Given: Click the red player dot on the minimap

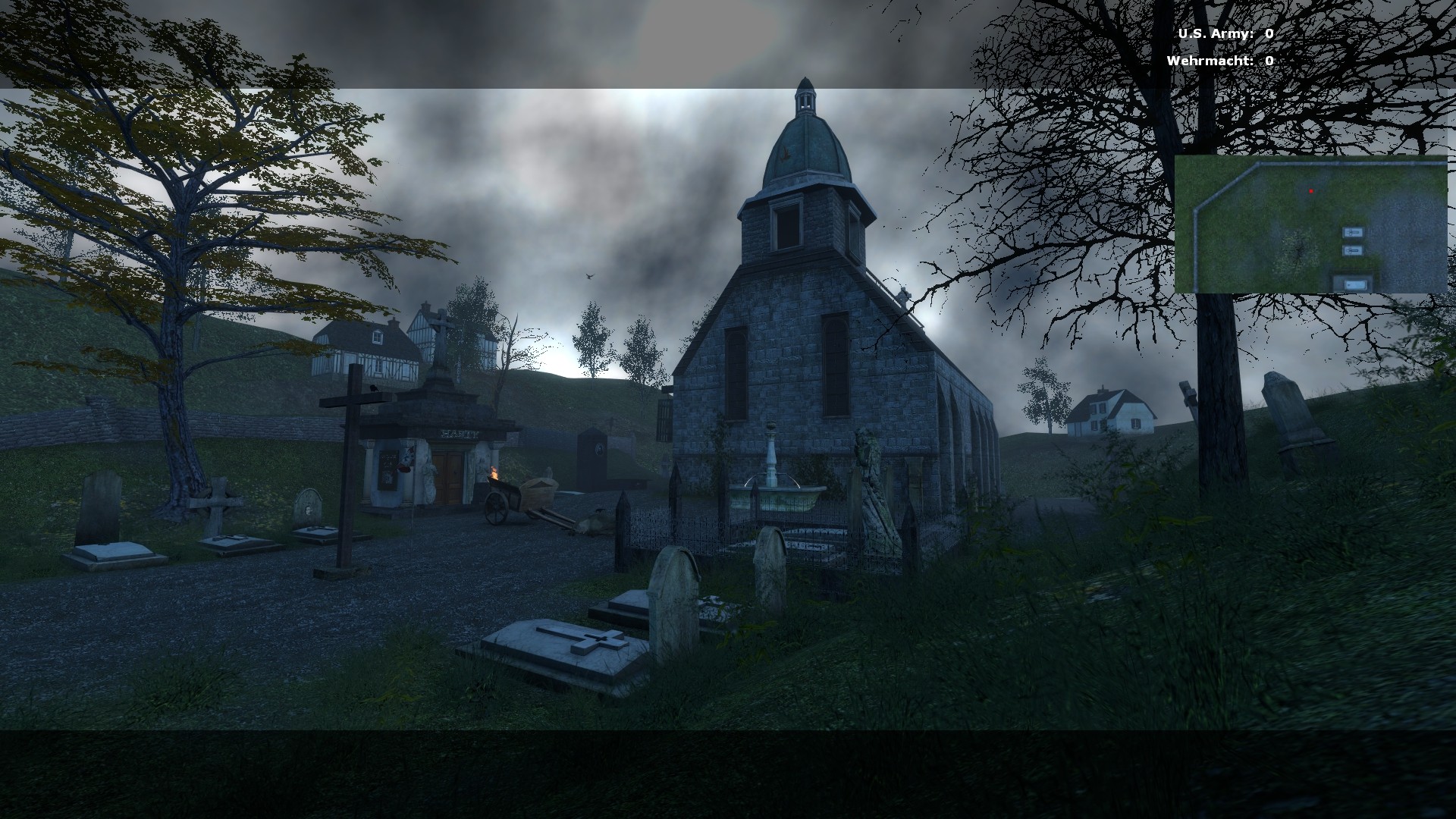Looking at the screenshot, I should [1311, 191].
